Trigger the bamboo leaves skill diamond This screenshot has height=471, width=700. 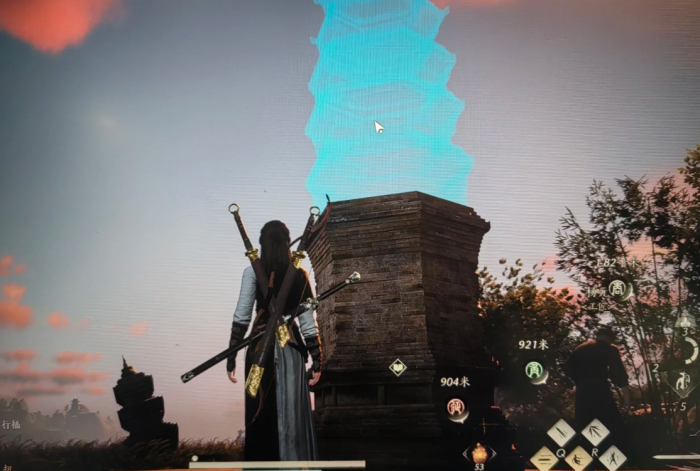[x=595, y=432]
